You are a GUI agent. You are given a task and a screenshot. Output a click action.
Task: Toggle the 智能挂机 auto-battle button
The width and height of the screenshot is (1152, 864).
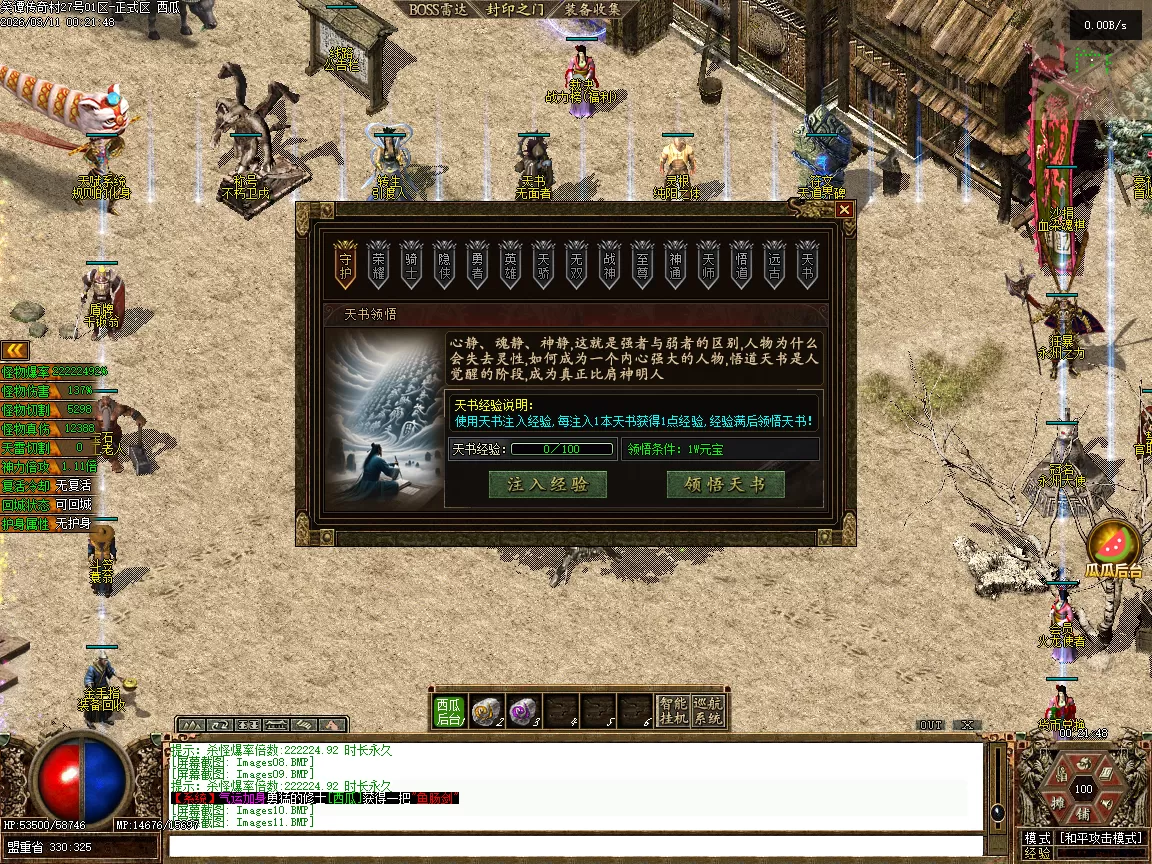(673, 711)
